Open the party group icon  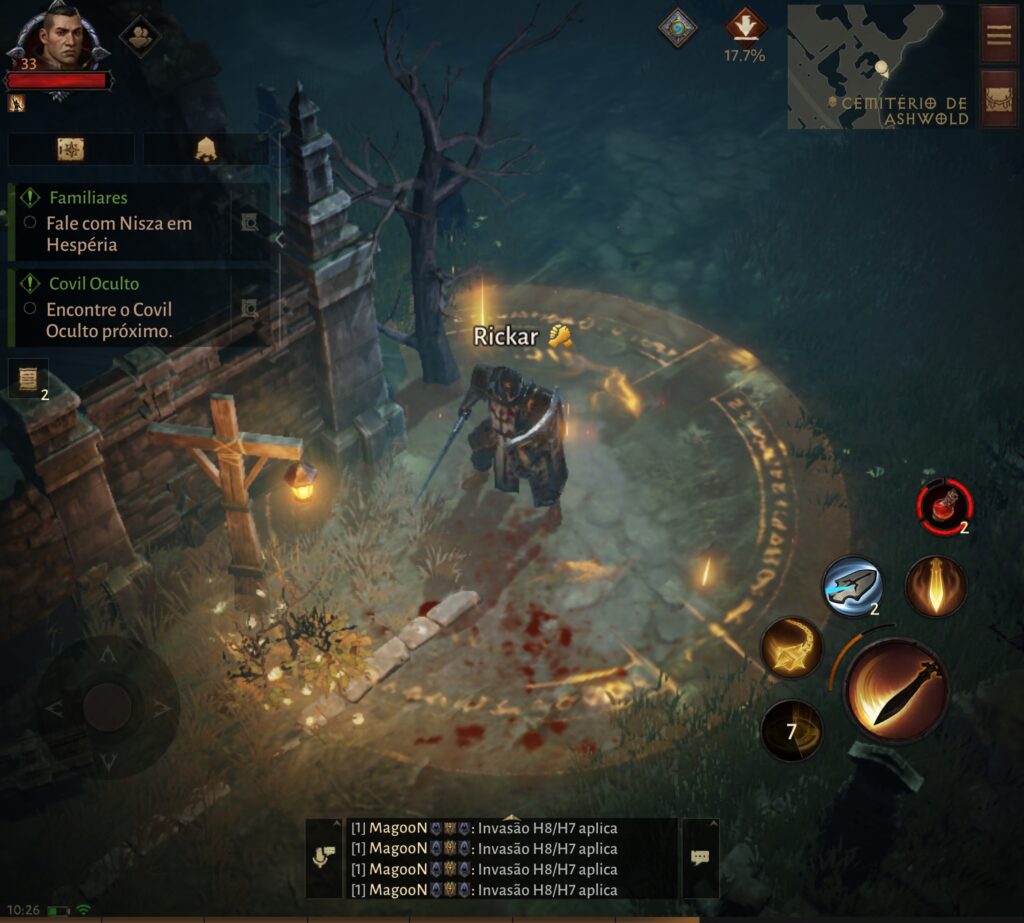click(x=140, y=35)
